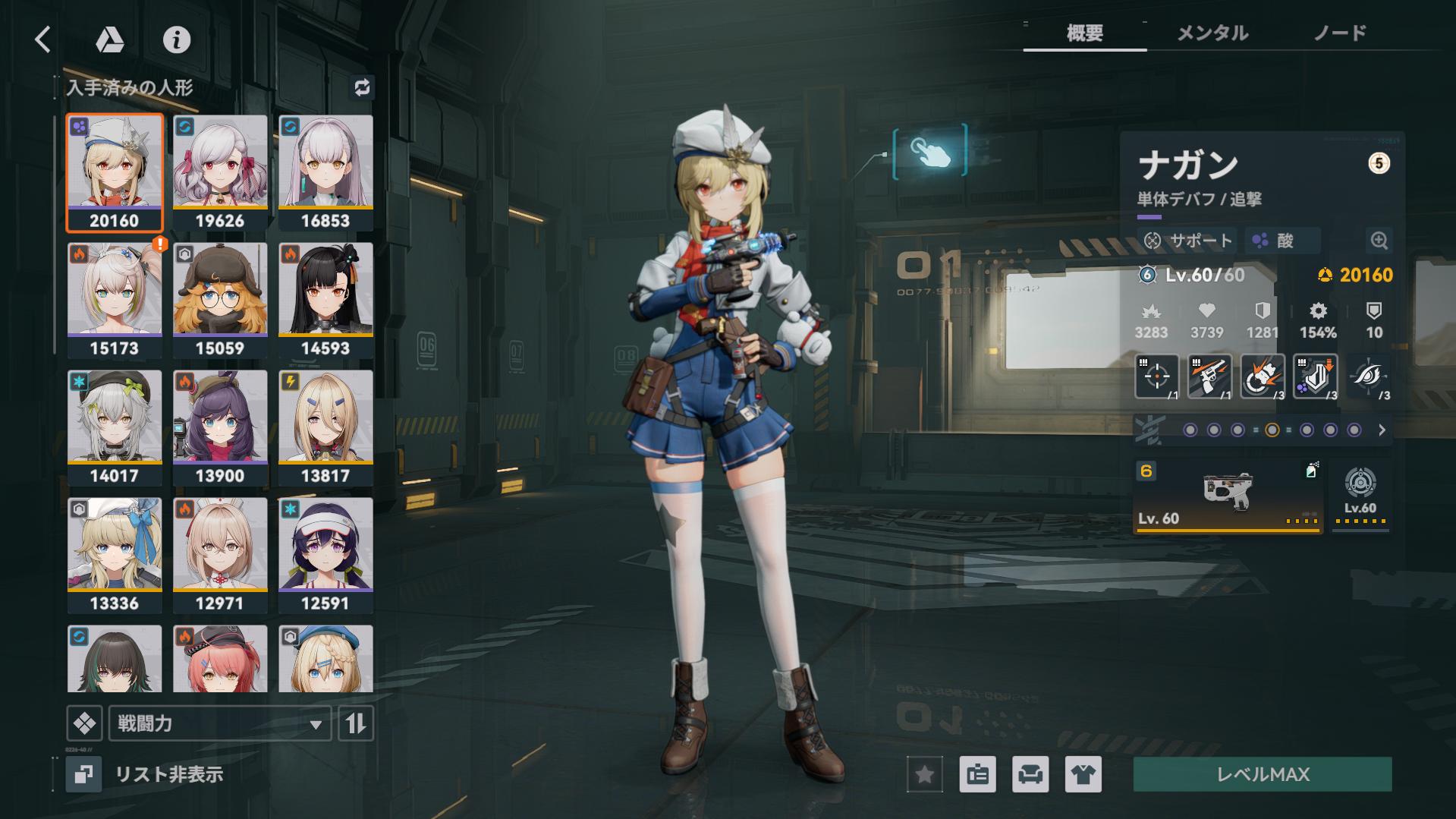Go back with the arrow button
The width and height of the screenshot is (1456, 819).
click(43, 39)
